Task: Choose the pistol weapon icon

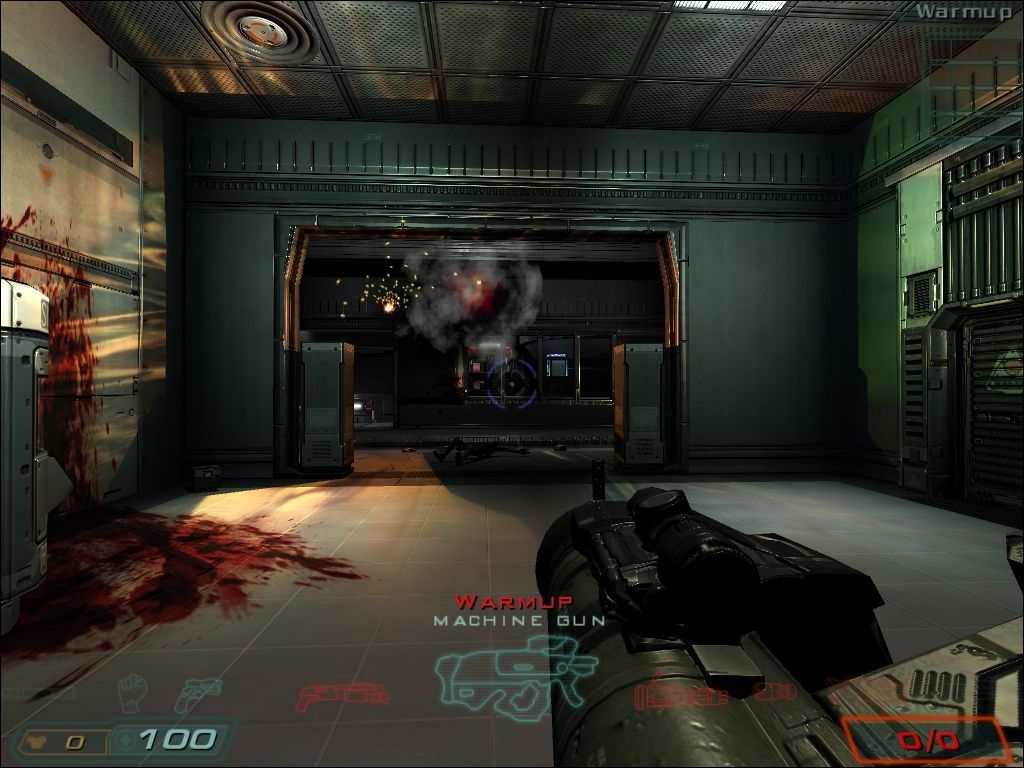Action: [x=199, y=693]
